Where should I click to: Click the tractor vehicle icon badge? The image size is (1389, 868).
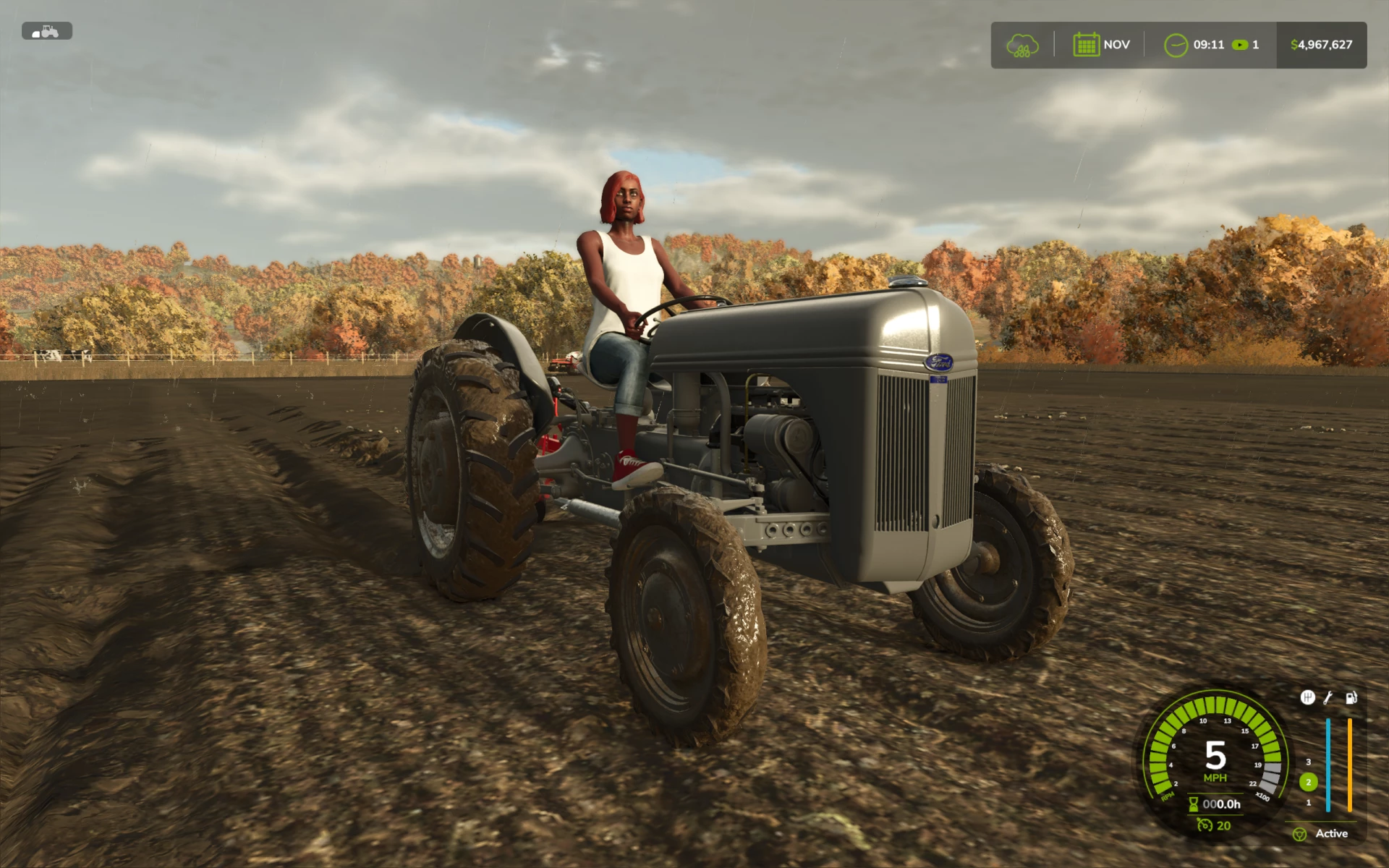tap(47, 31)
